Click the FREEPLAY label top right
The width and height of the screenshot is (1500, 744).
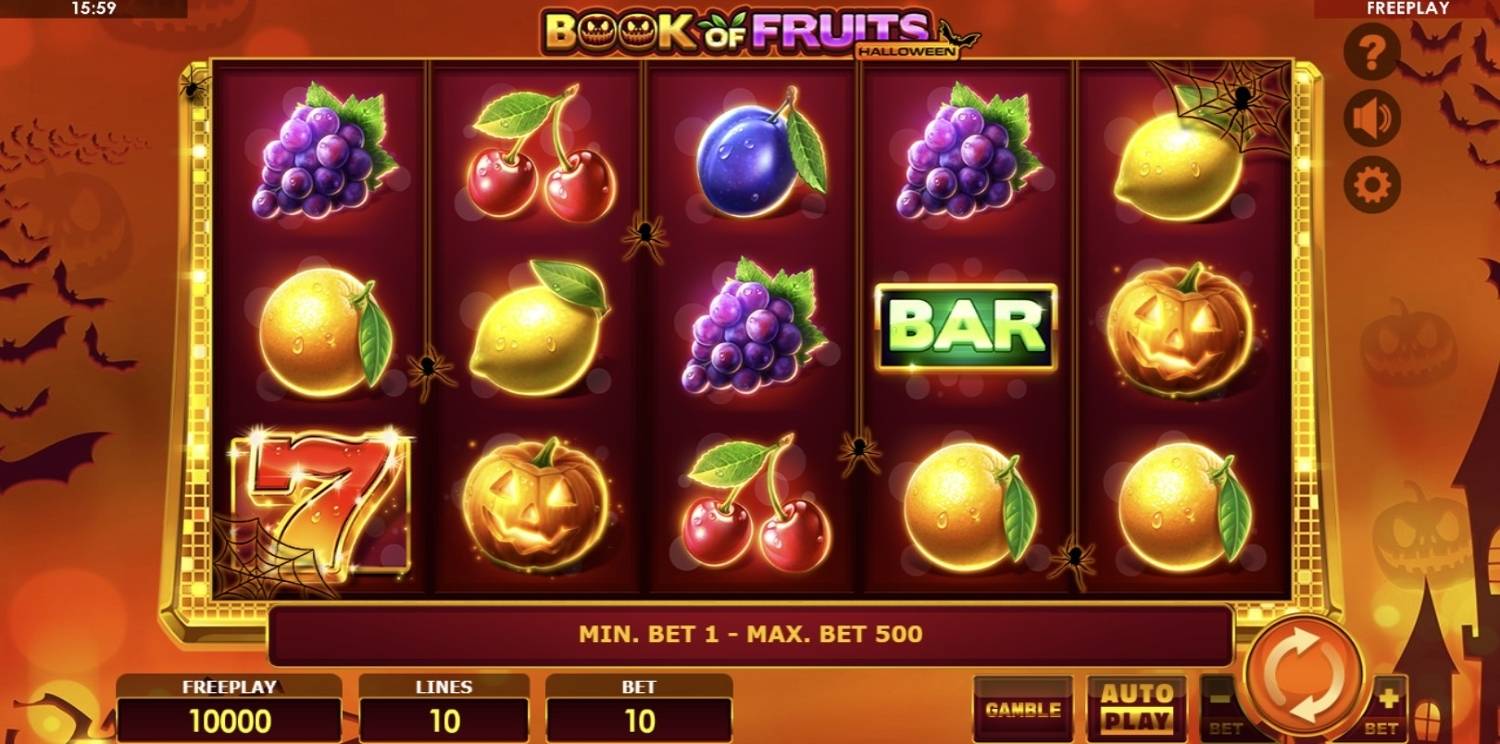click(1409, 10)
